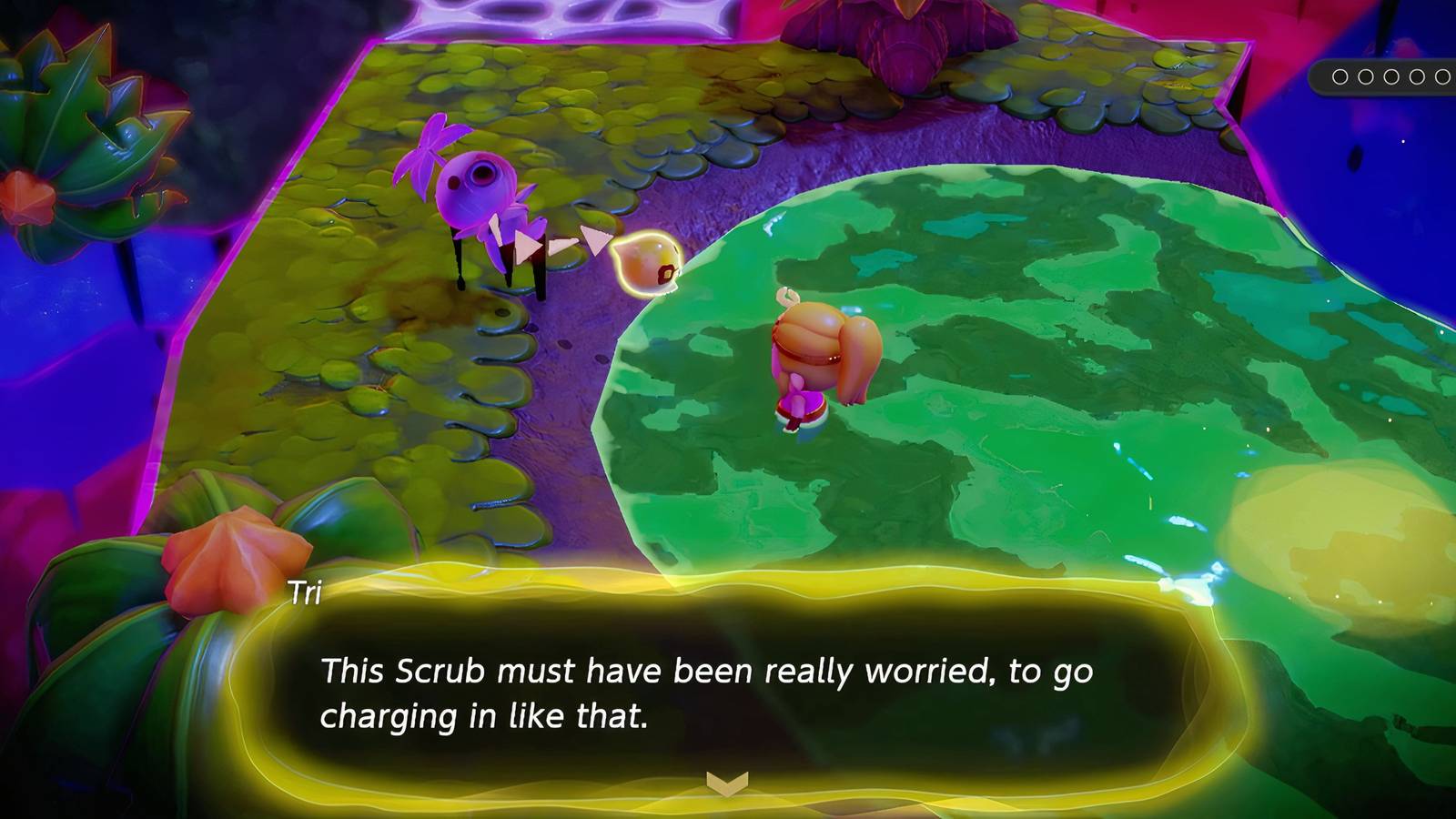
Task: Advance Tri's dialogue using the arrow indicator
Action: click(728, 778)
